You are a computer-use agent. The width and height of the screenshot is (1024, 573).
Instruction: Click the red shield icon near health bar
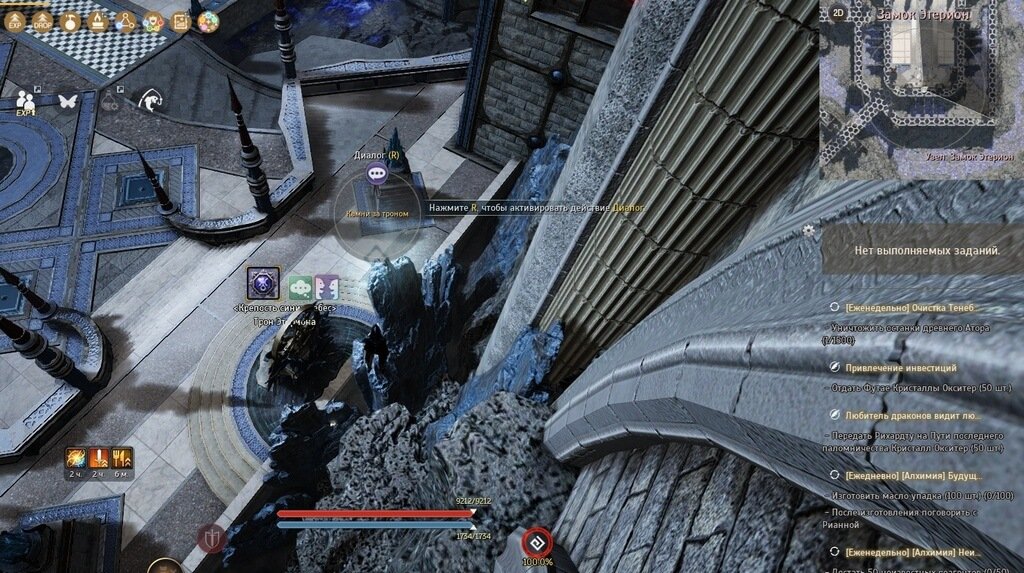(x=210, y=539)
